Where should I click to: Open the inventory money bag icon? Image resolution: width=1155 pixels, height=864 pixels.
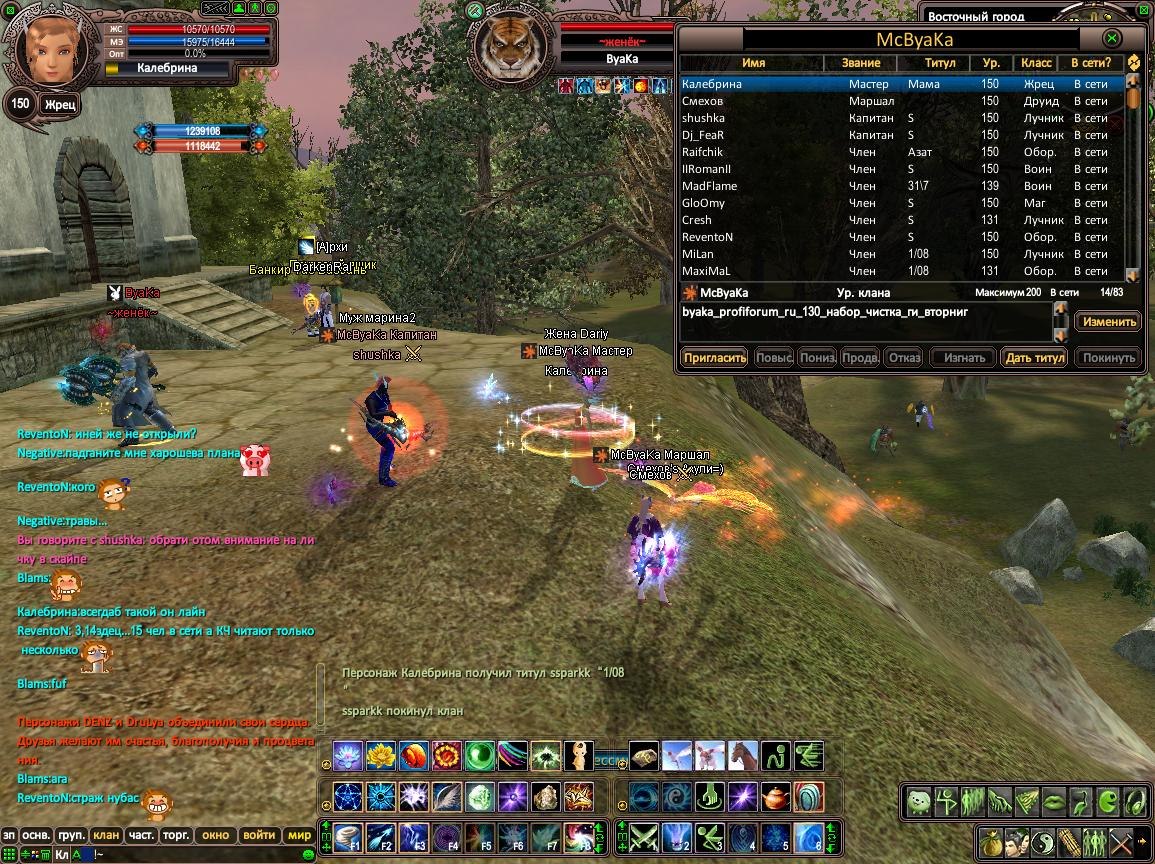[x=990, y=841]
